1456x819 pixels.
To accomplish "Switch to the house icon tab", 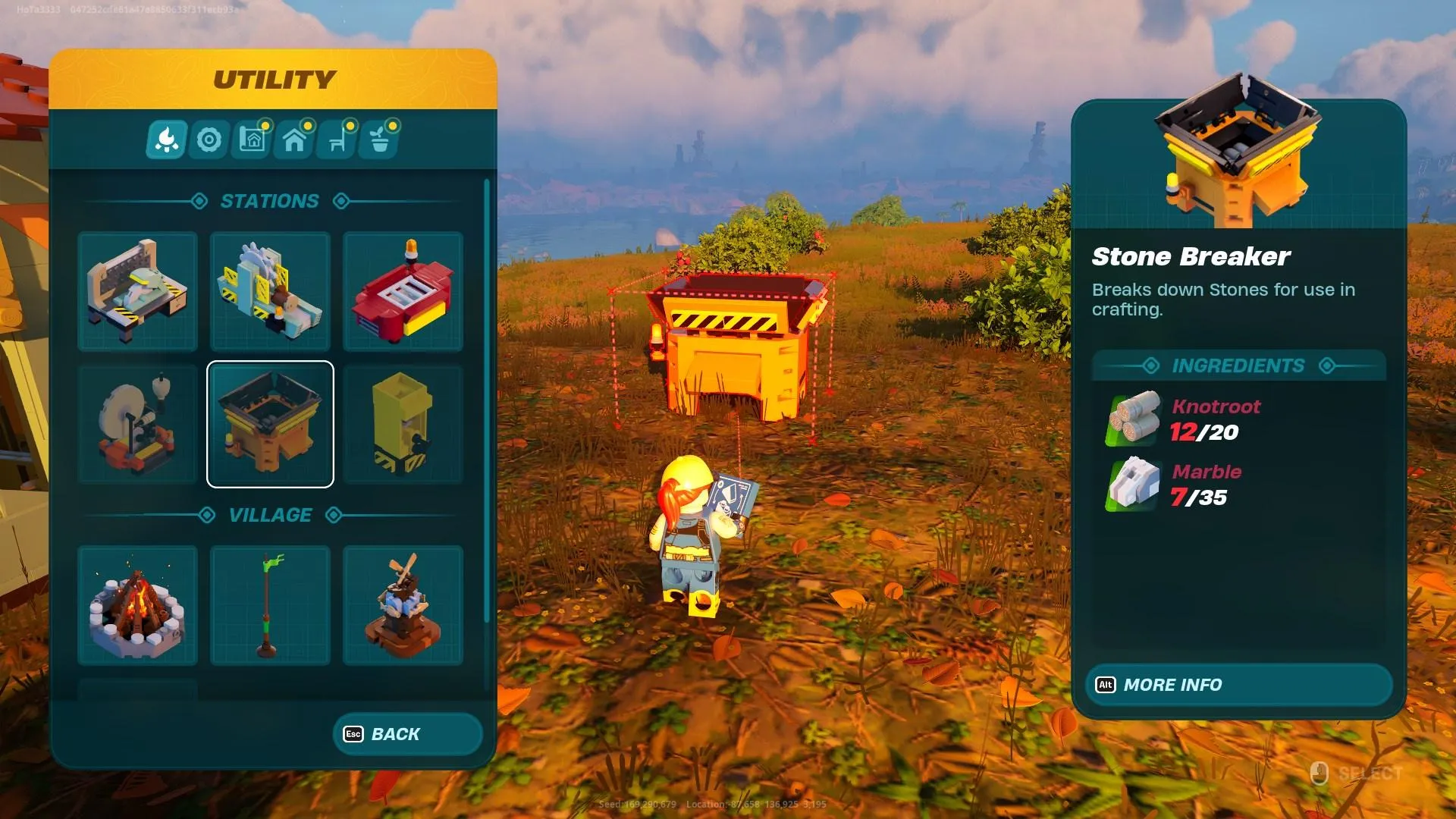I will click(295, 140).
